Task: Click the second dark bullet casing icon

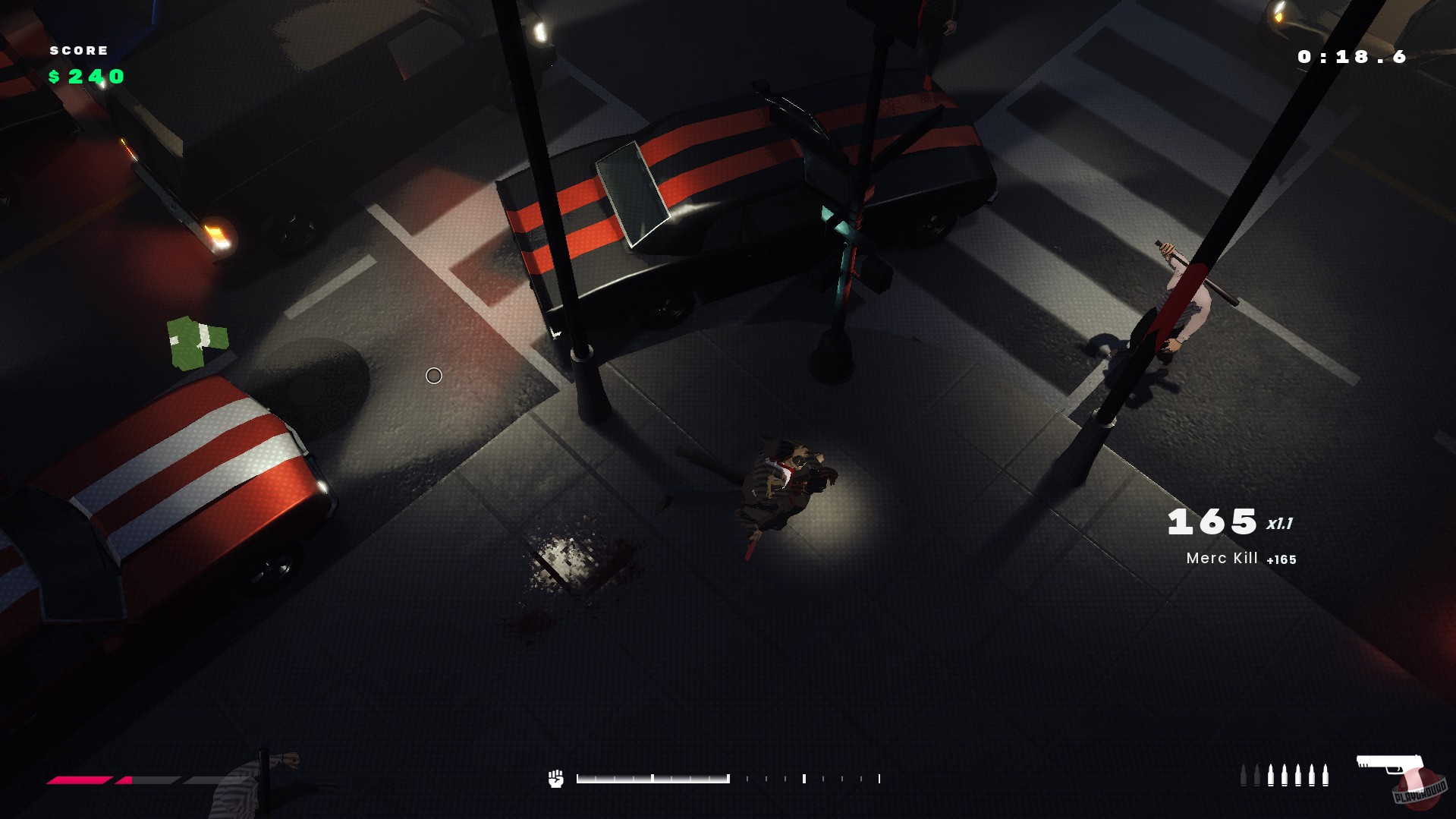Action: [x=1258, y=776]
